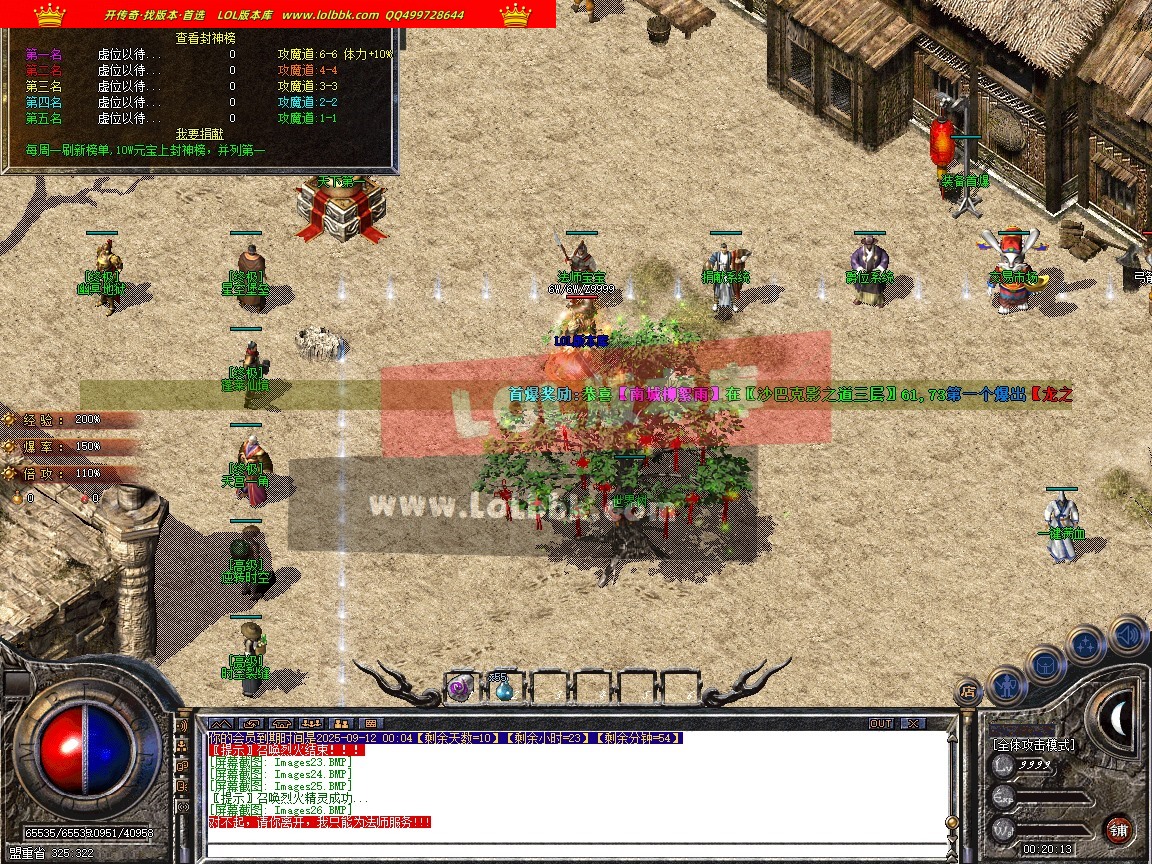Open the skills sparkle icon
This screenshot has width=1152, height=864.
1087,645
